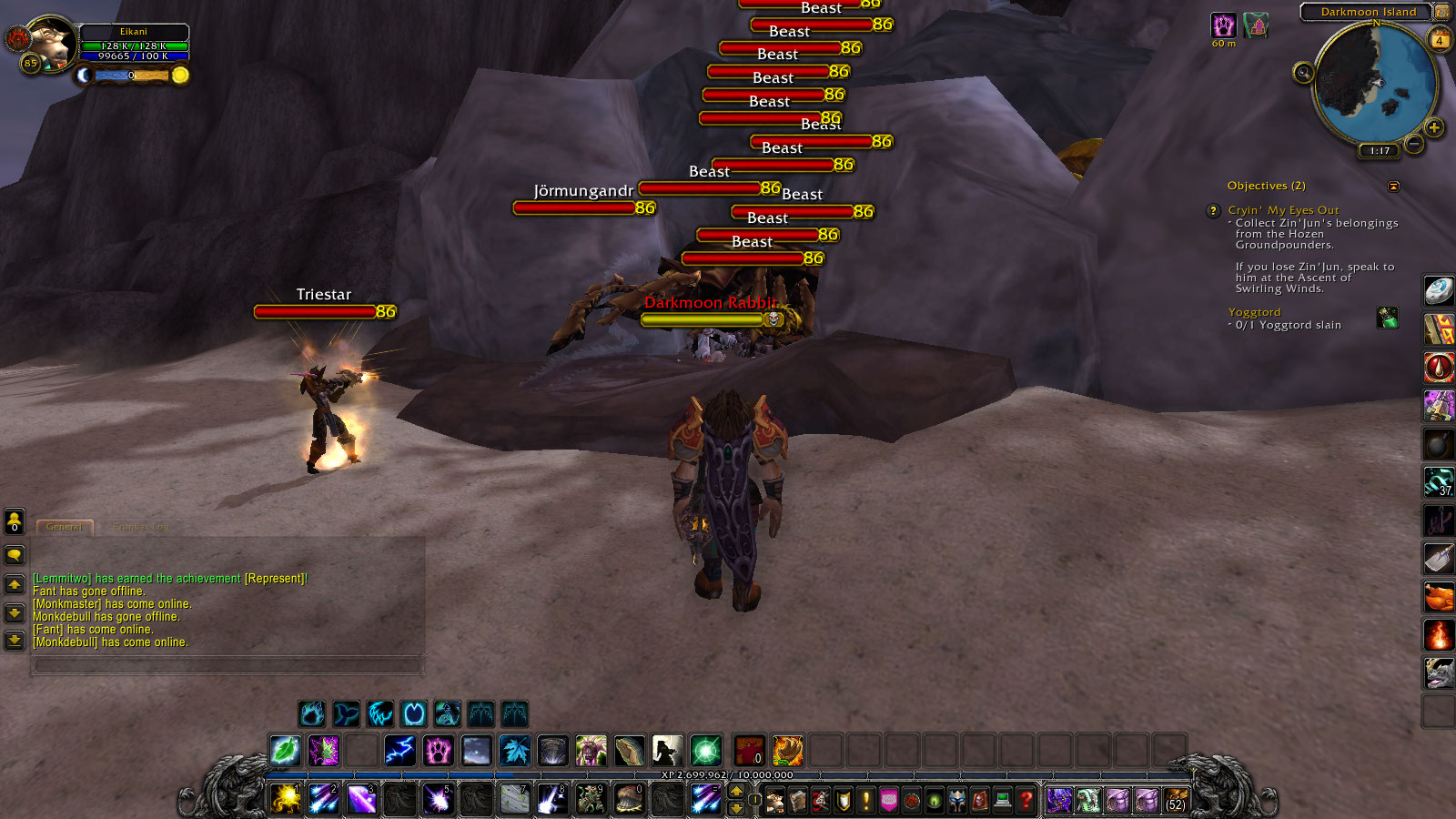Open the Talents panel icon
The image size is (1456, 819).
pos(820,802)
